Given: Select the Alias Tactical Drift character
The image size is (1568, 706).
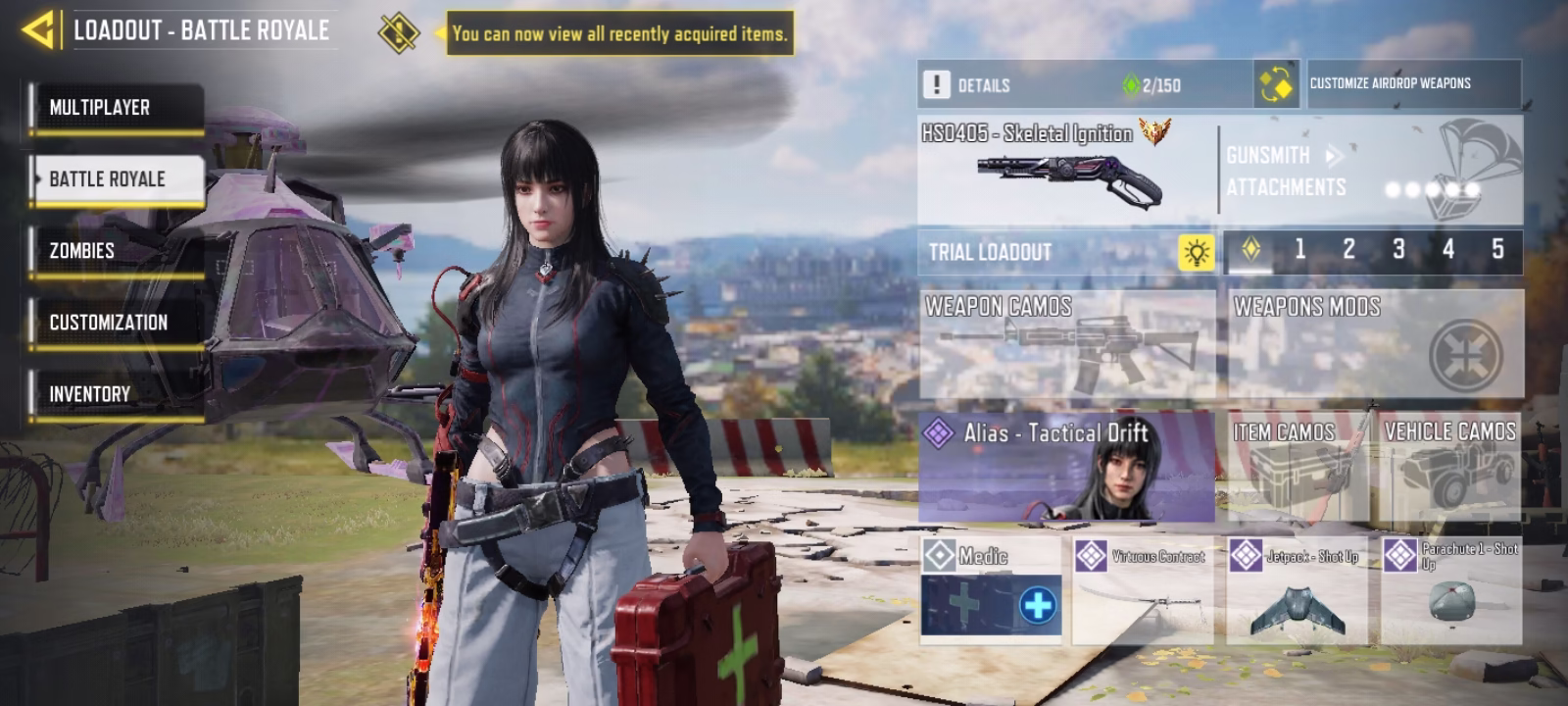Looking at the screenshot, I should click(1066, 467).
